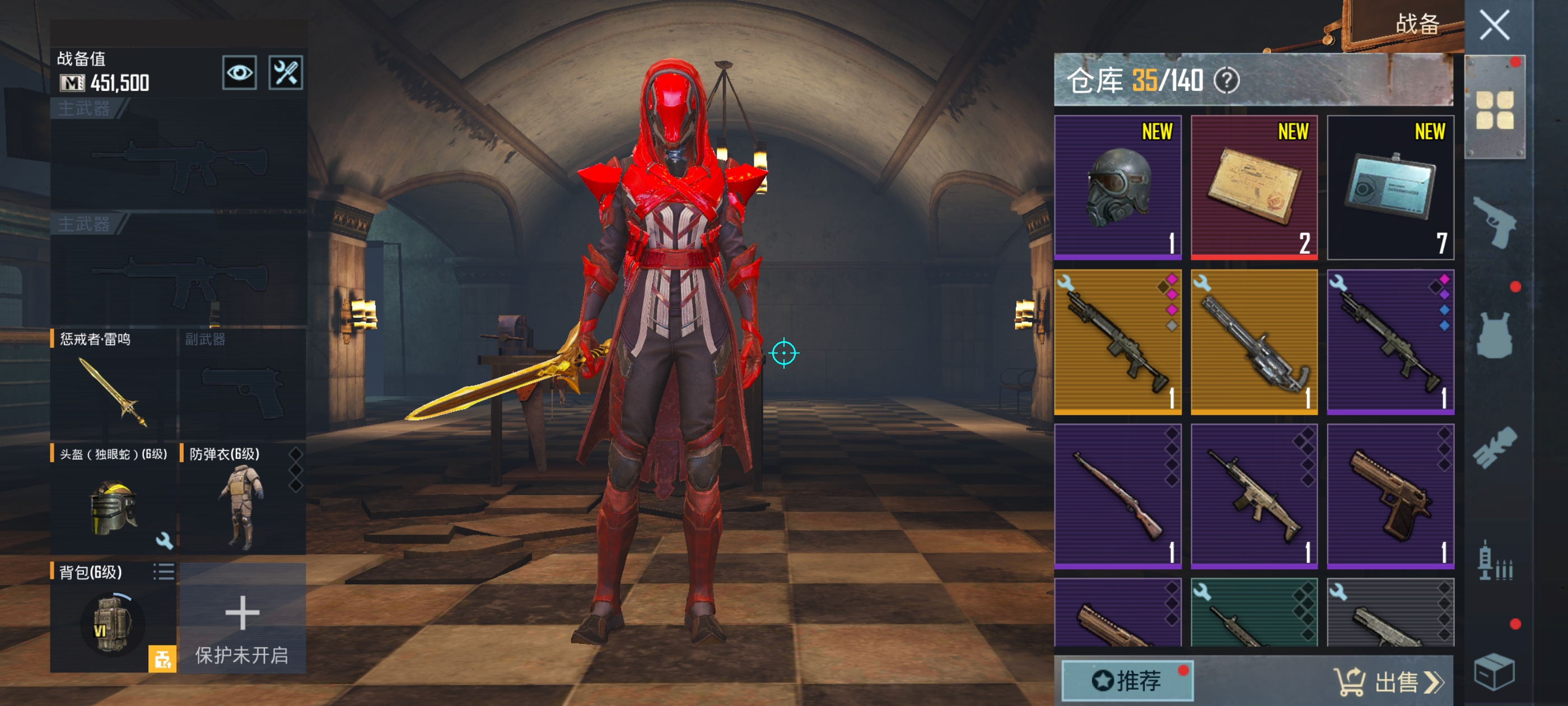This screenshot has height=706, width=1568.
Task: Toggle the eye visibility icon
Action: (239, 73)
